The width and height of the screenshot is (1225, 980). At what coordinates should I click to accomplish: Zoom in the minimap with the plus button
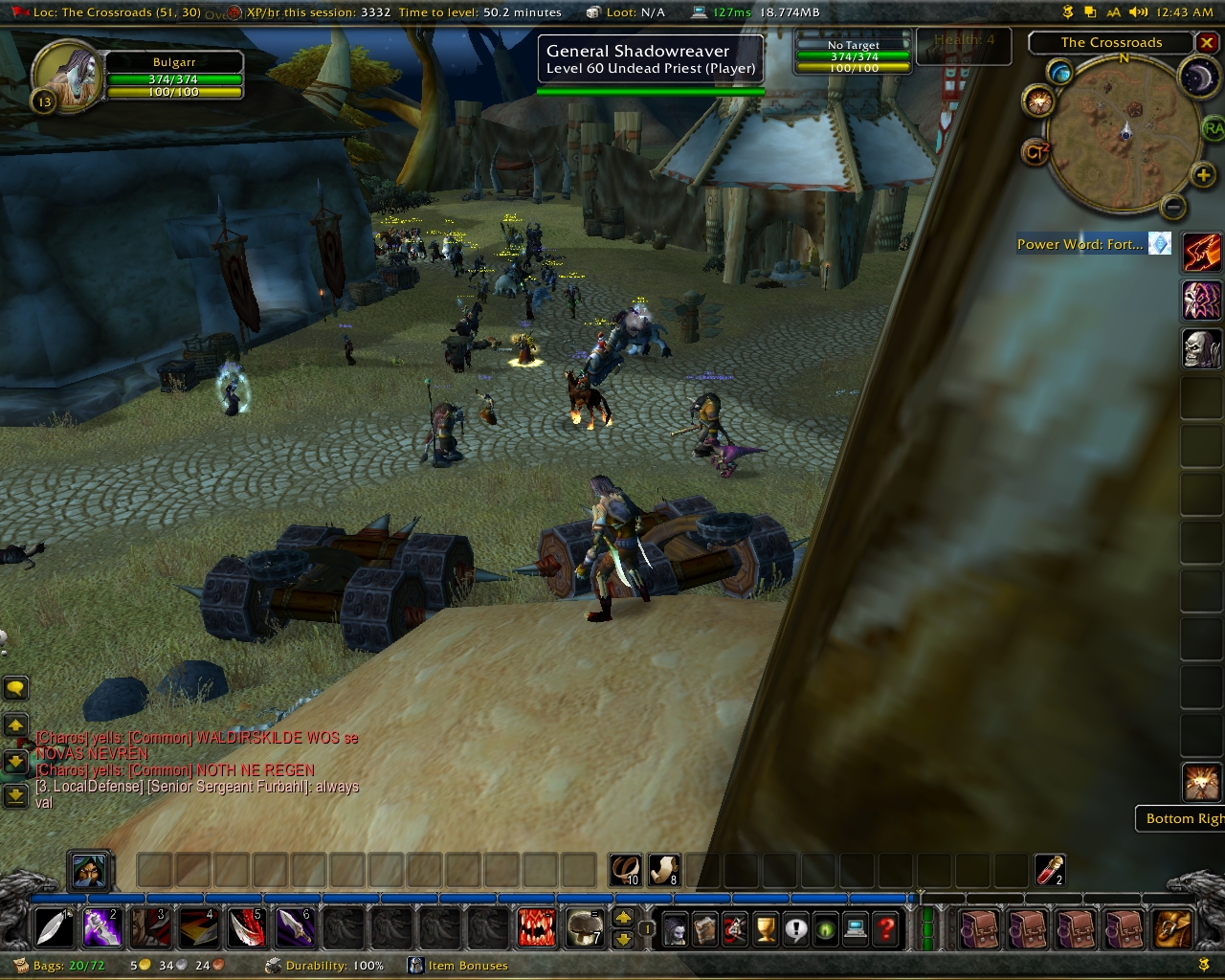[1203, 174]
